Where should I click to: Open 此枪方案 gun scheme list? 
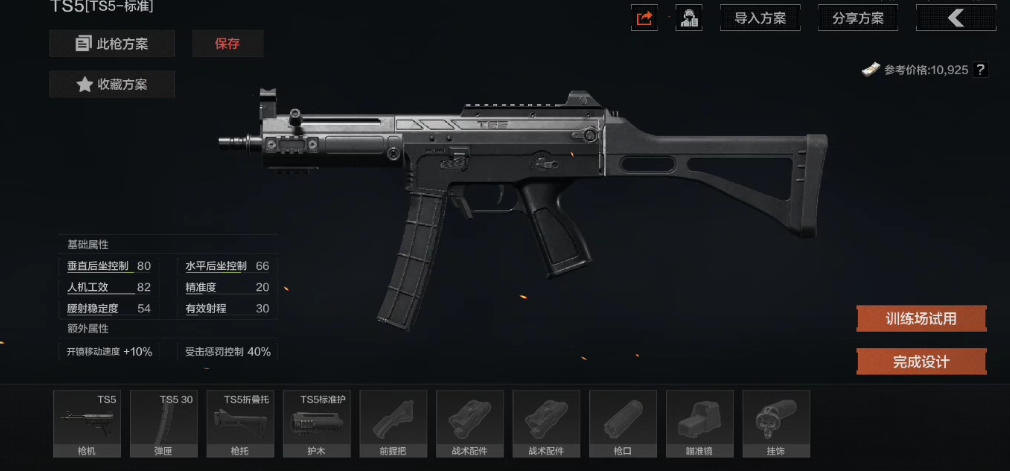click(112, 44)
